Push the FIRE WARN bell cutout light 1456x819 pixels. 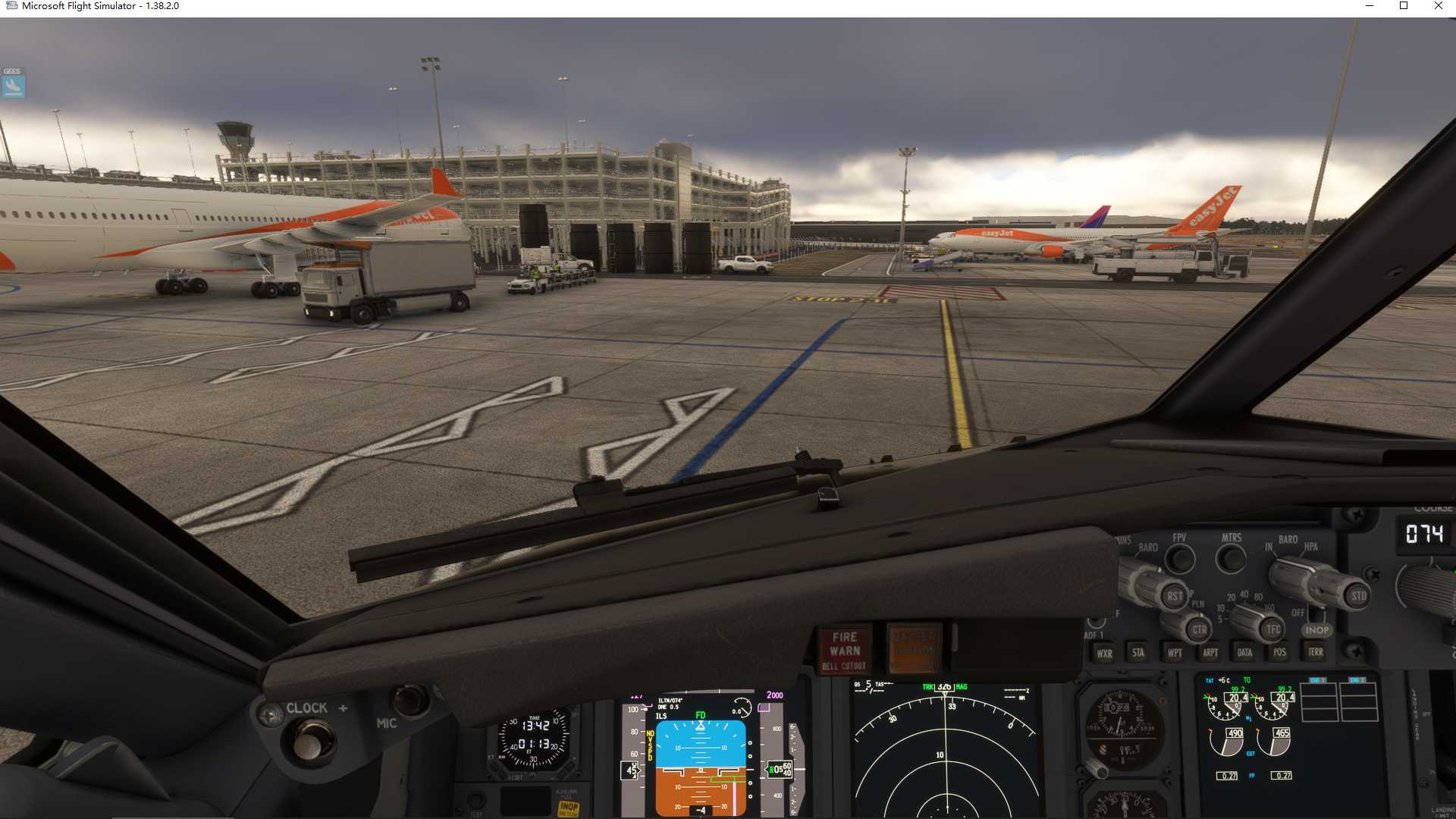[845, 650]
